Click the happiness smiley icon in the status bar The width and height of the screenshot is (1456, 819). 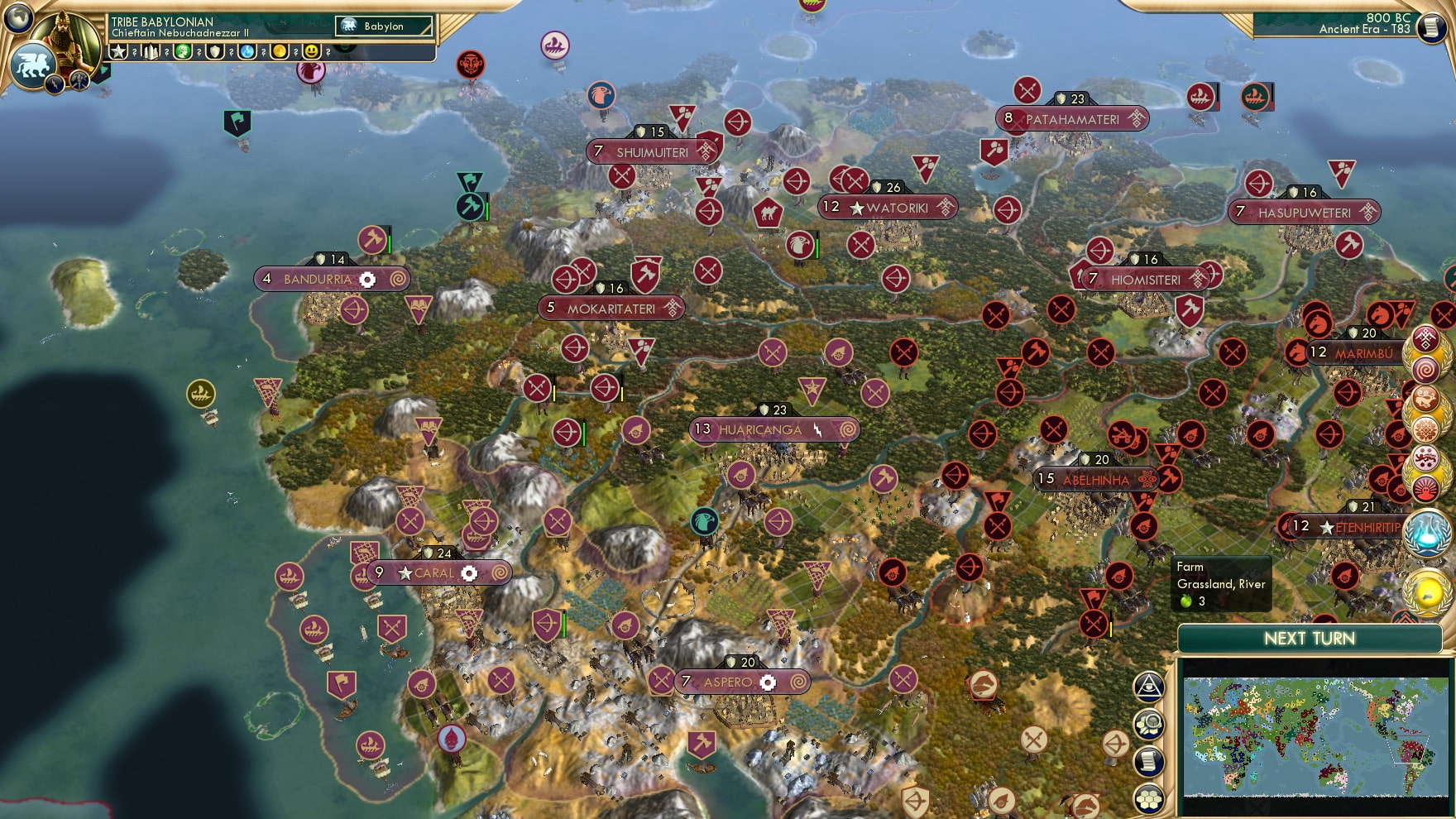tap(311, 52)
